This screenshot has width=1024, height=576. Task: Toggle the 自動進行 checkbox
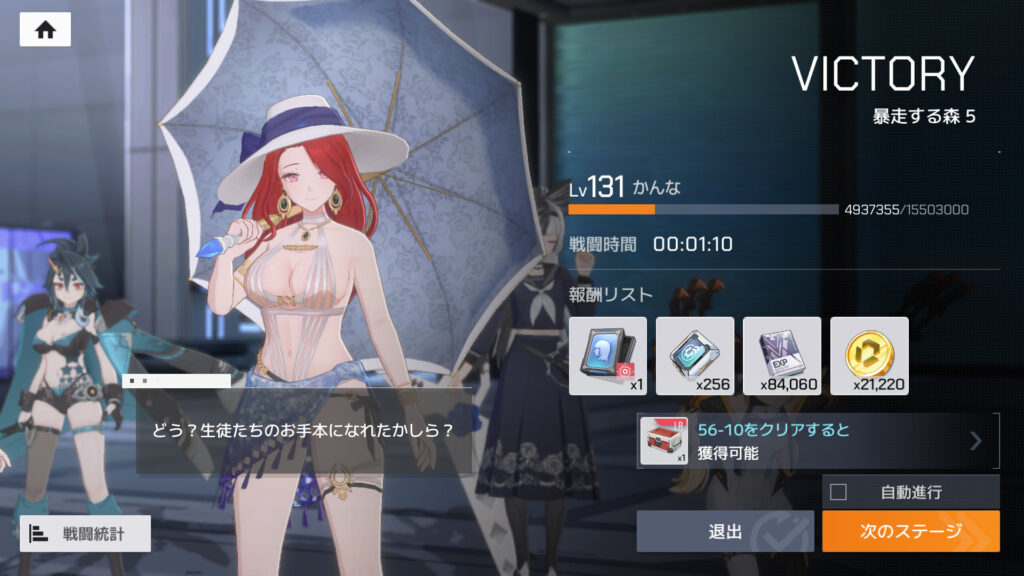click(x=839, y=492)
